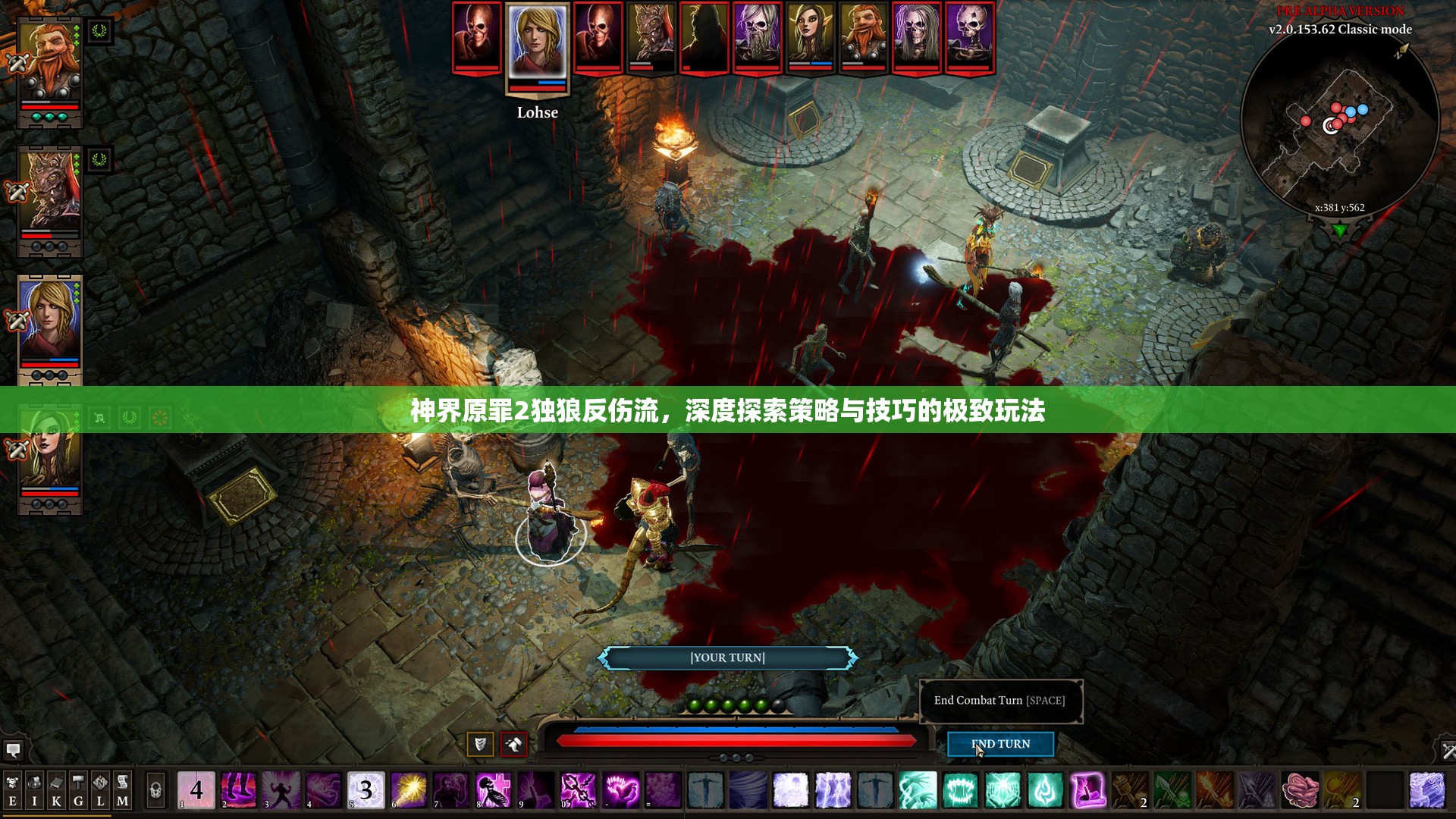Activate the yellow light burst skill
The height and width of the screenshot is (819, 1456).
pyautogui.click(x=409, y=790)
